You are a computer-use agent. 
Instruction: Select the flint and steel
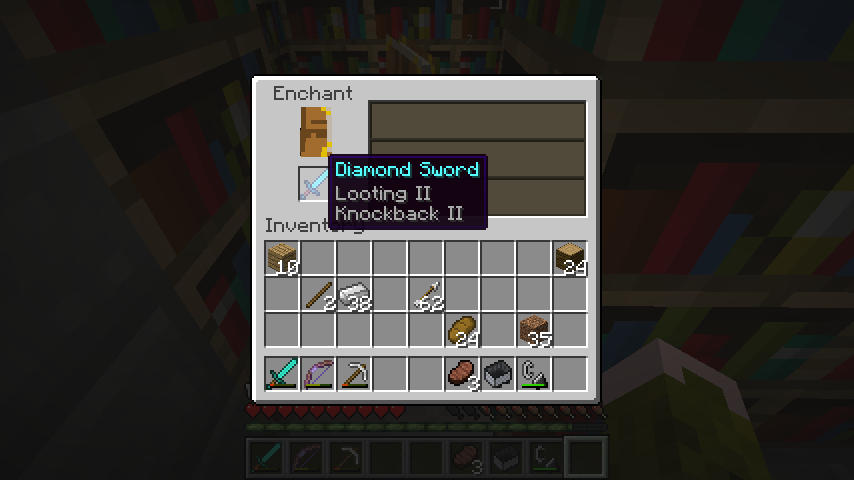[x=534, y=374]
